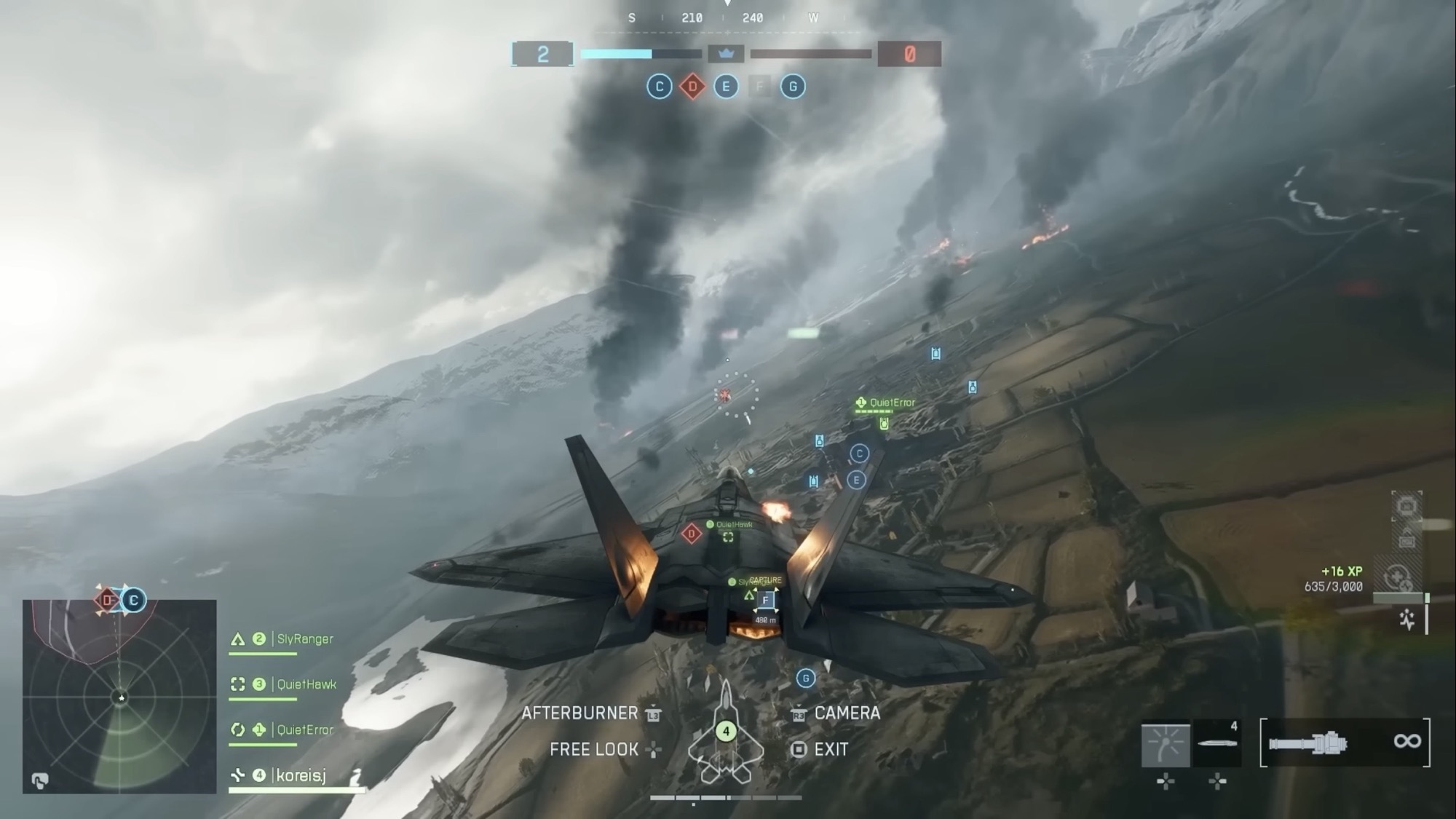
Task: Click the crown icon between team scores
Action: point(726,54)
